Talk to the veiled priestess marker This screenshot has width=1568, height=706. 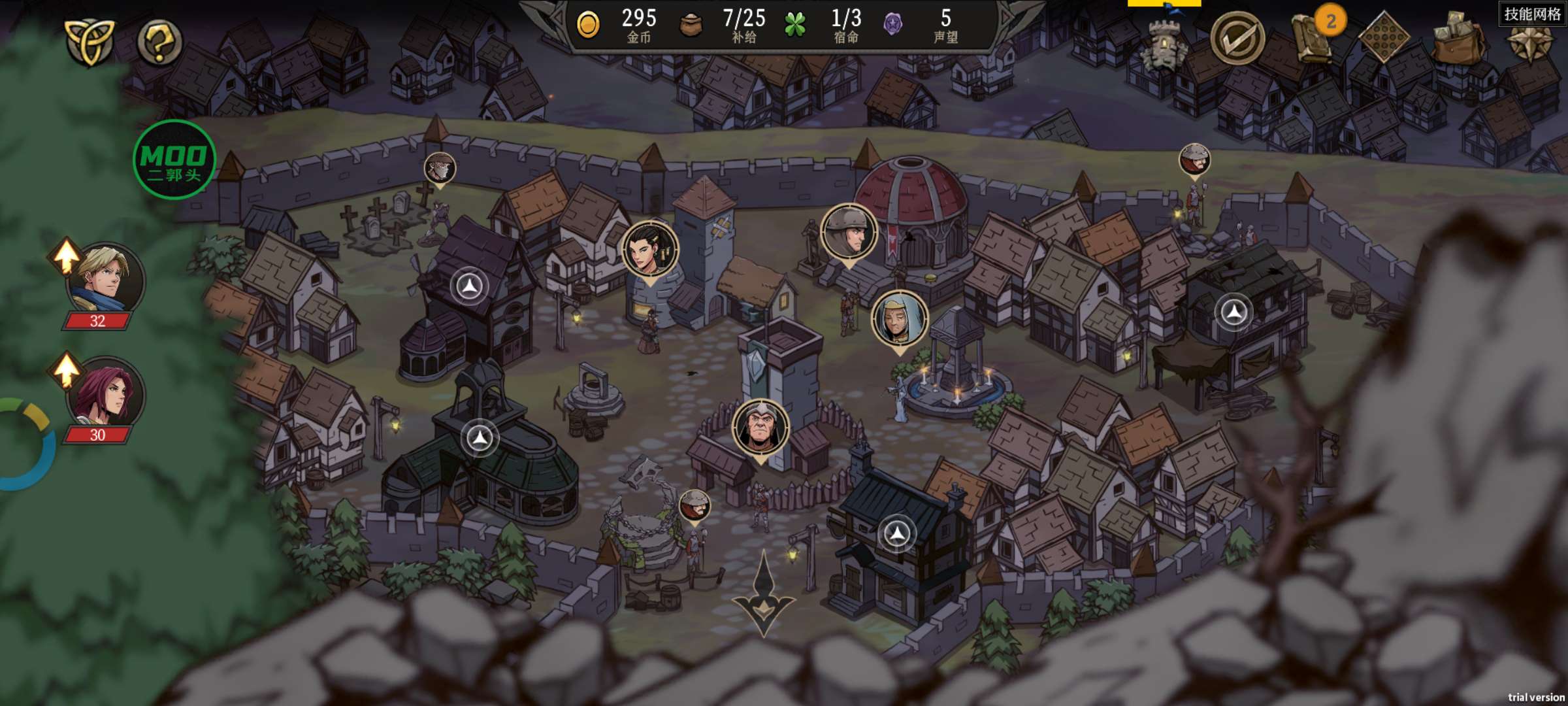[x=899, y=319]
